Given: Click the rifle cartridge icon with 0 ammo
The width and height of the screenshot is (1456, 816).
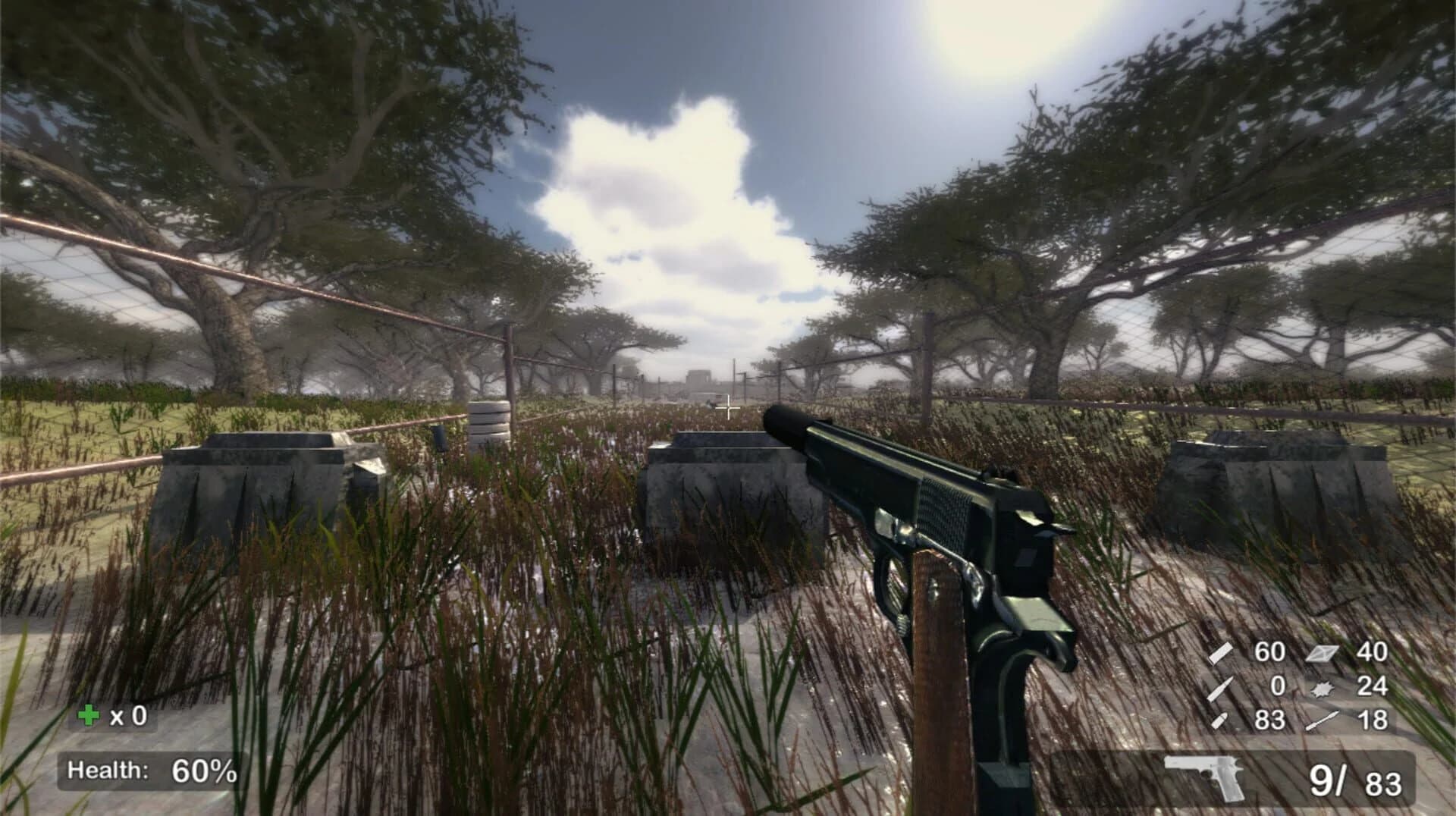Looking at the screenshot, I should pos(1219,689).
